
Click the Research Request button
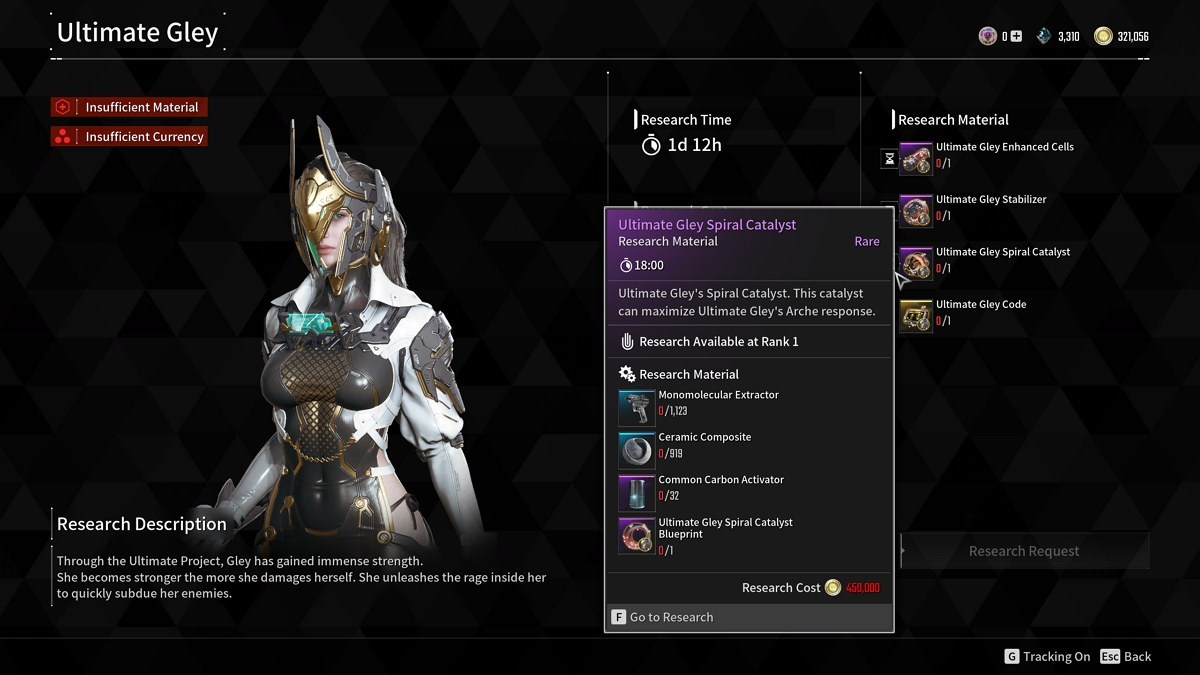coord(1024,551)
